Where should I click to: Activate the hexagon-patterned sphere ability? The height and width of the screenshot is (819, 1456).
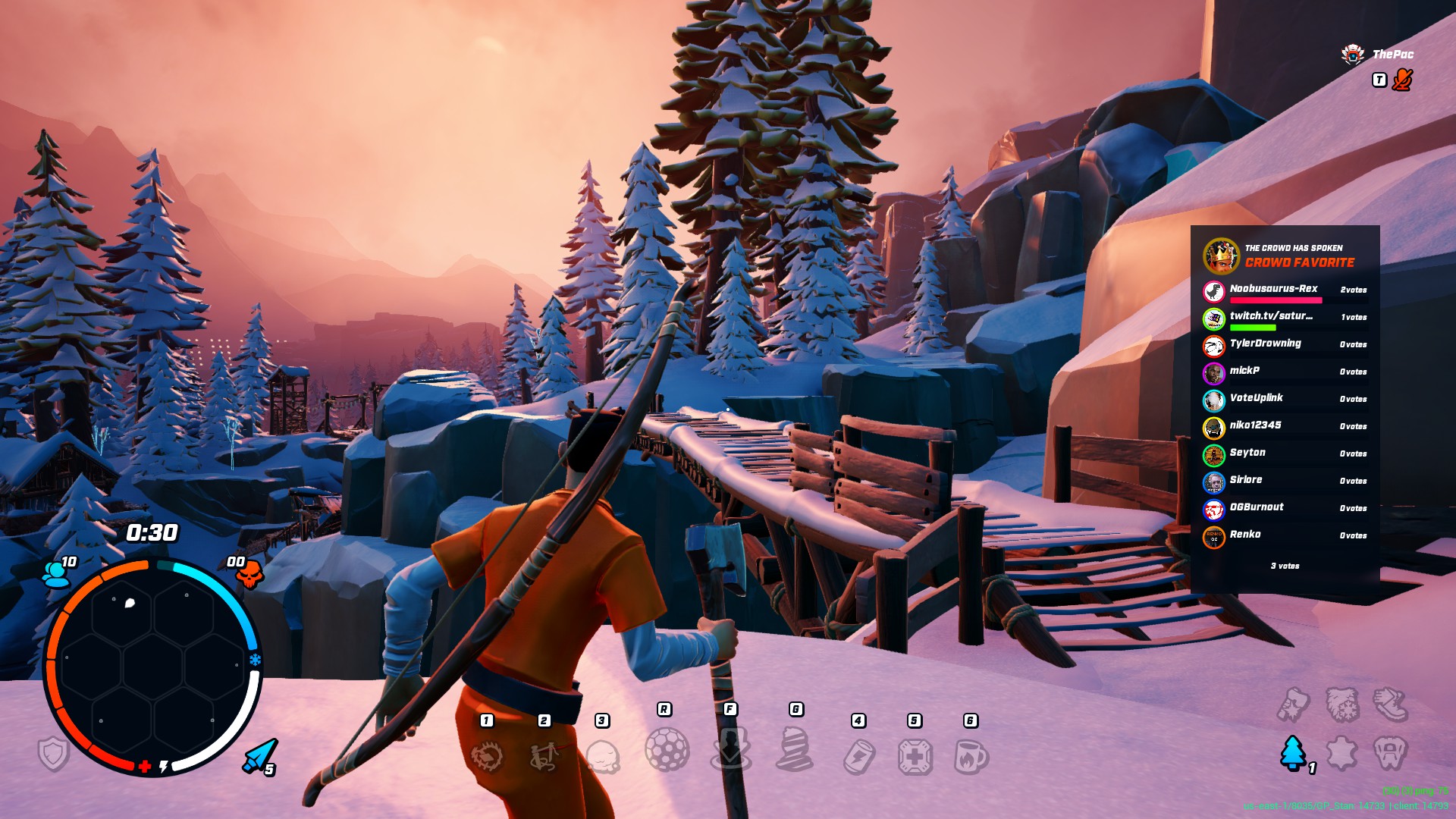click(667, 749)
